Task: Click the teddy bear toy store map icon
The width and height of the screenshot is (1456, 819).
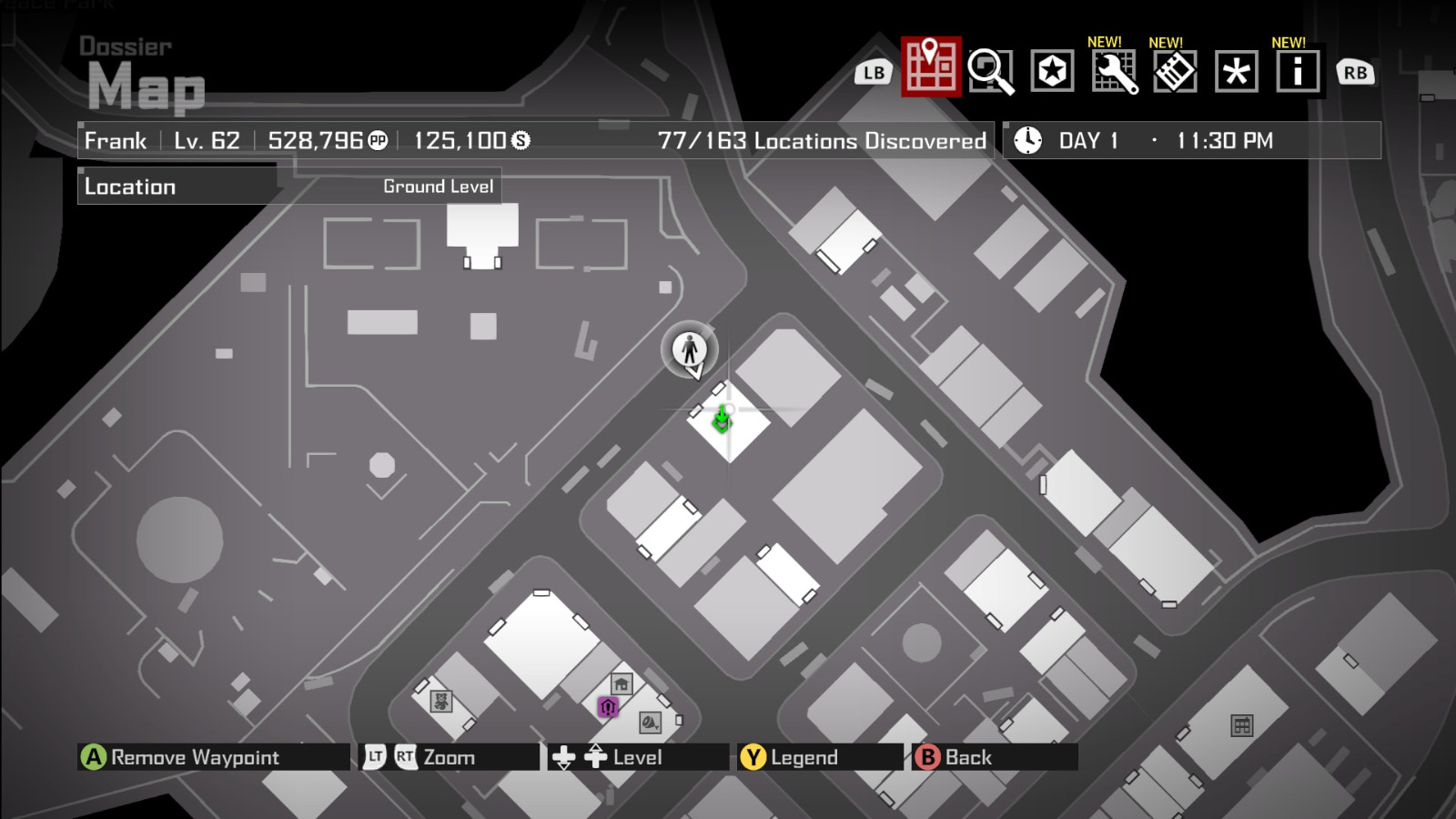Action: pos(441,702)
